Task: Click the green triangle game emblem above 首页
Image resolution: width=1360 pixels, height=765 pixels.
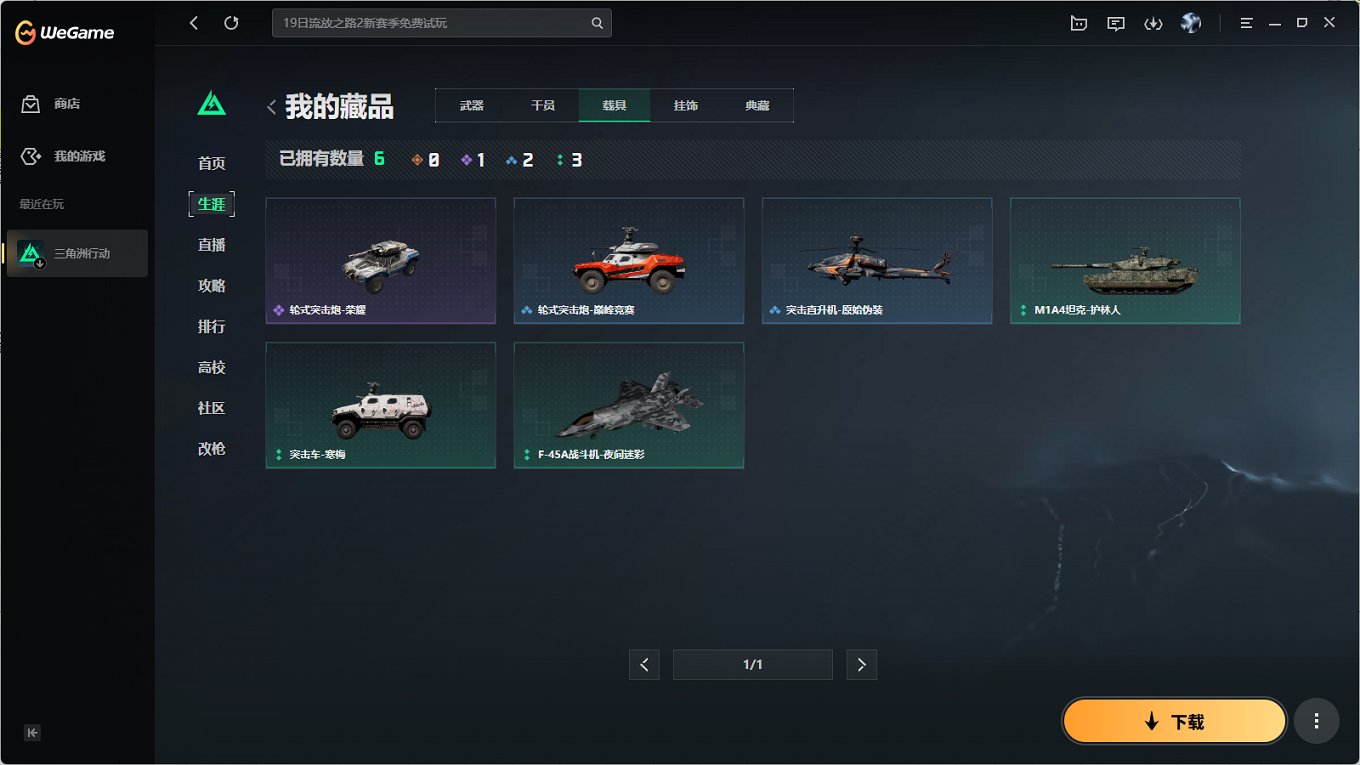Action: pyautogui.click(x=211, y=101)
